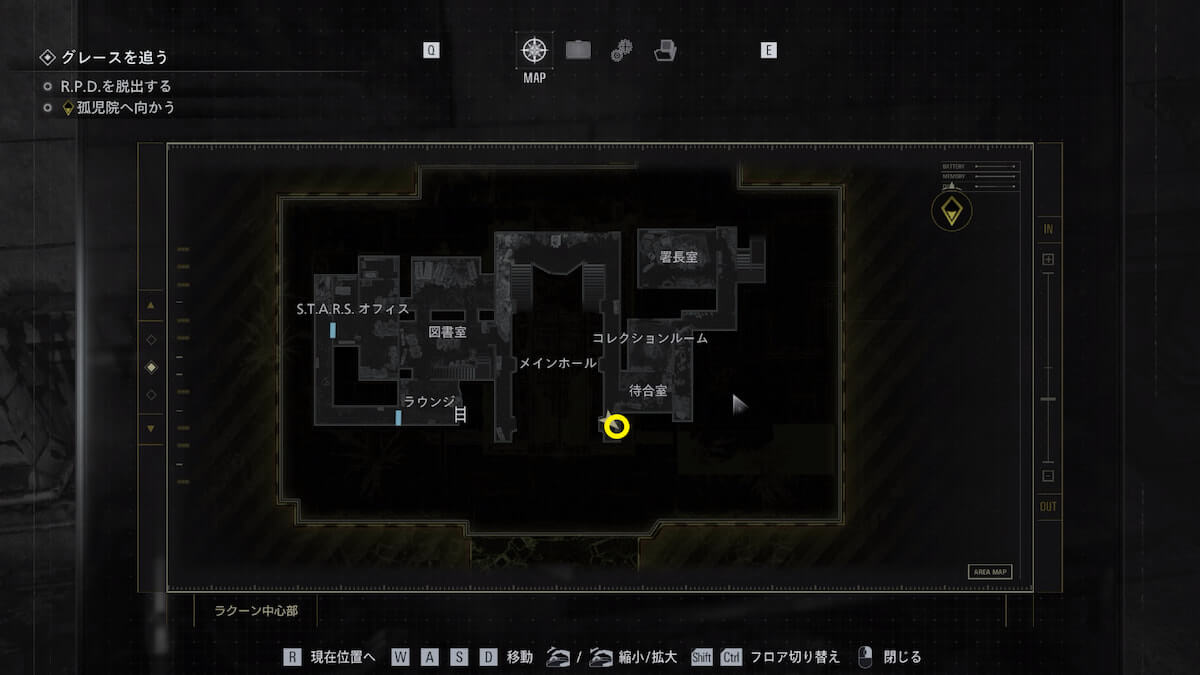Screen dimensions: 1200x675
Task: Go down one floor with down arrow
Action: click(151, 429)
